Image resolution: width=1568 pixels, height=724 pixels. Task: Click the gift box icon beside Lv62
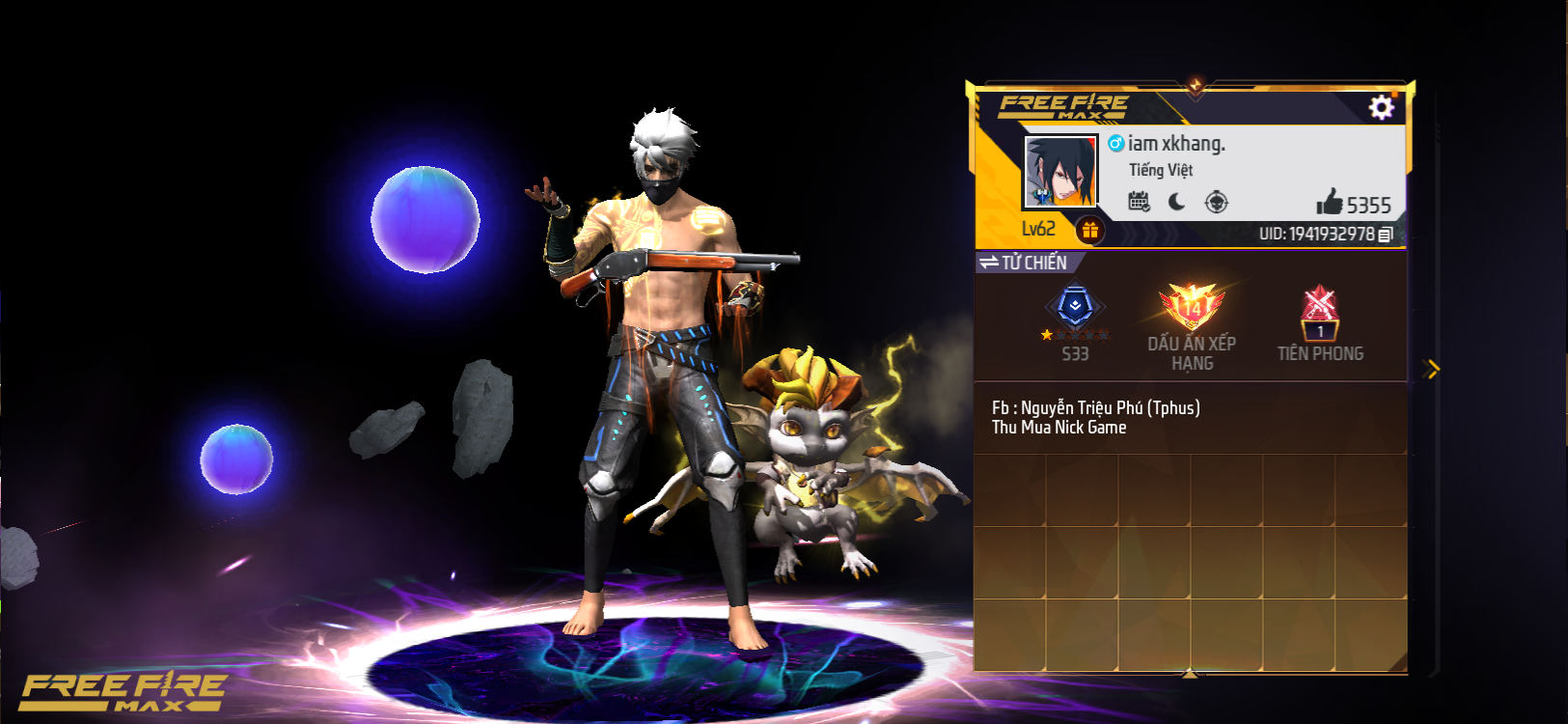click(1091, 229)
